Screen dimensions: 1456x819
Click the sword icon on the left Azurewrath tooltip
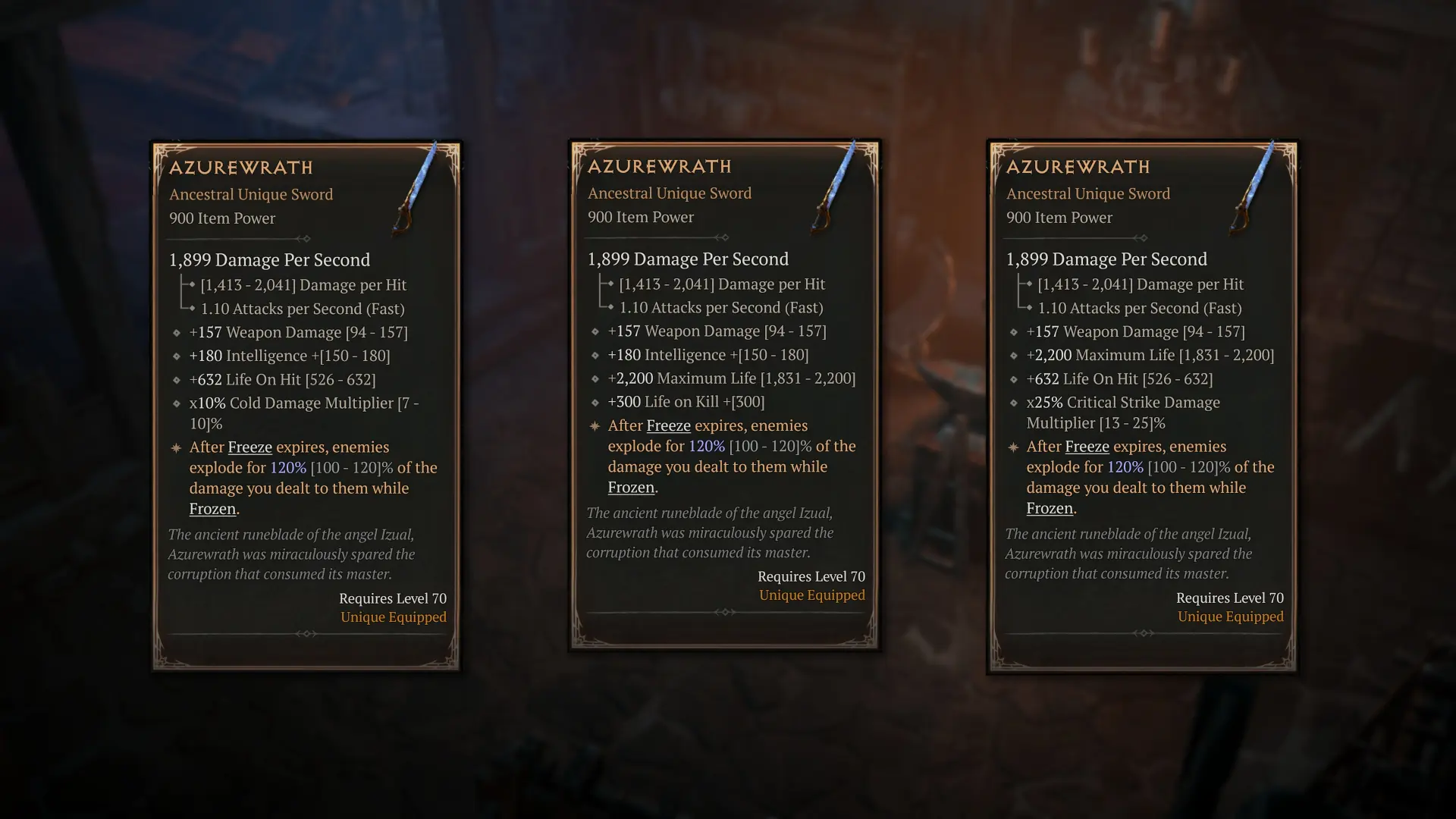[417, 186]
